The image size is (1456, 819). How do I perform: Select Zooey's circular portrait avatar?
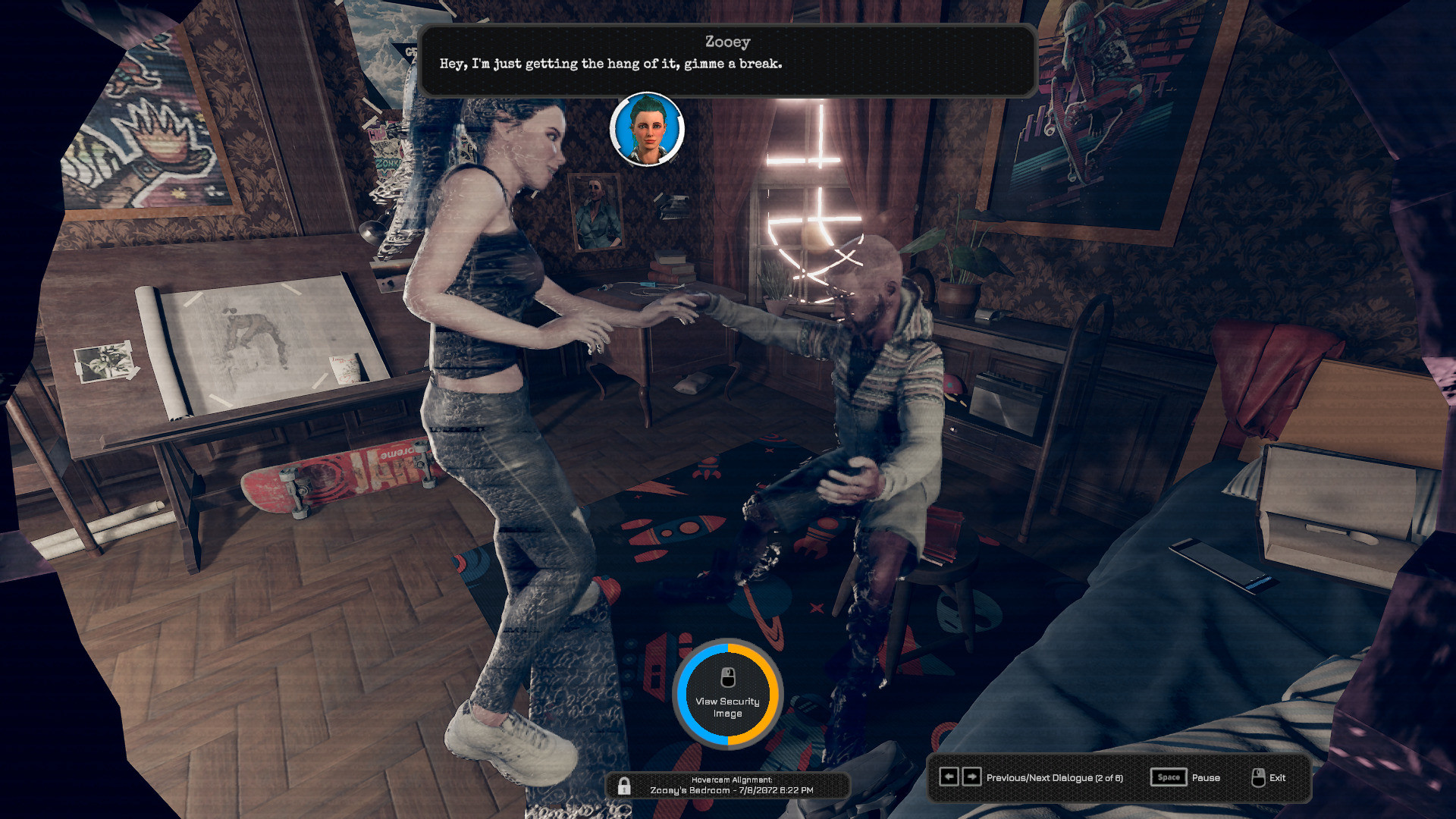click(646, 130)
